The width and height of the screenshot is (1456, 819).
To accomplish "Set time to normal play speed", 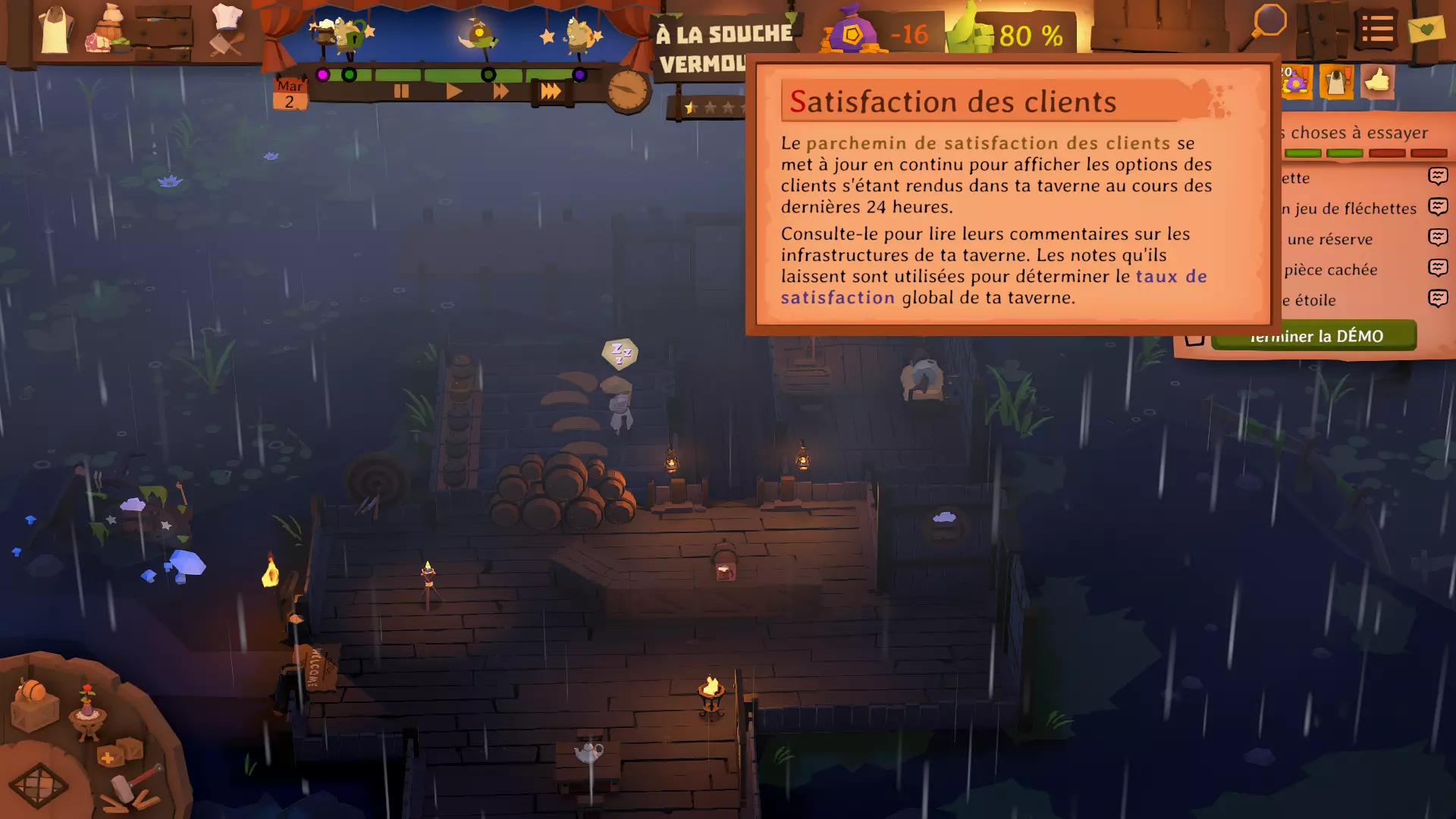I will pyautogui.click(x=453, y=92).
